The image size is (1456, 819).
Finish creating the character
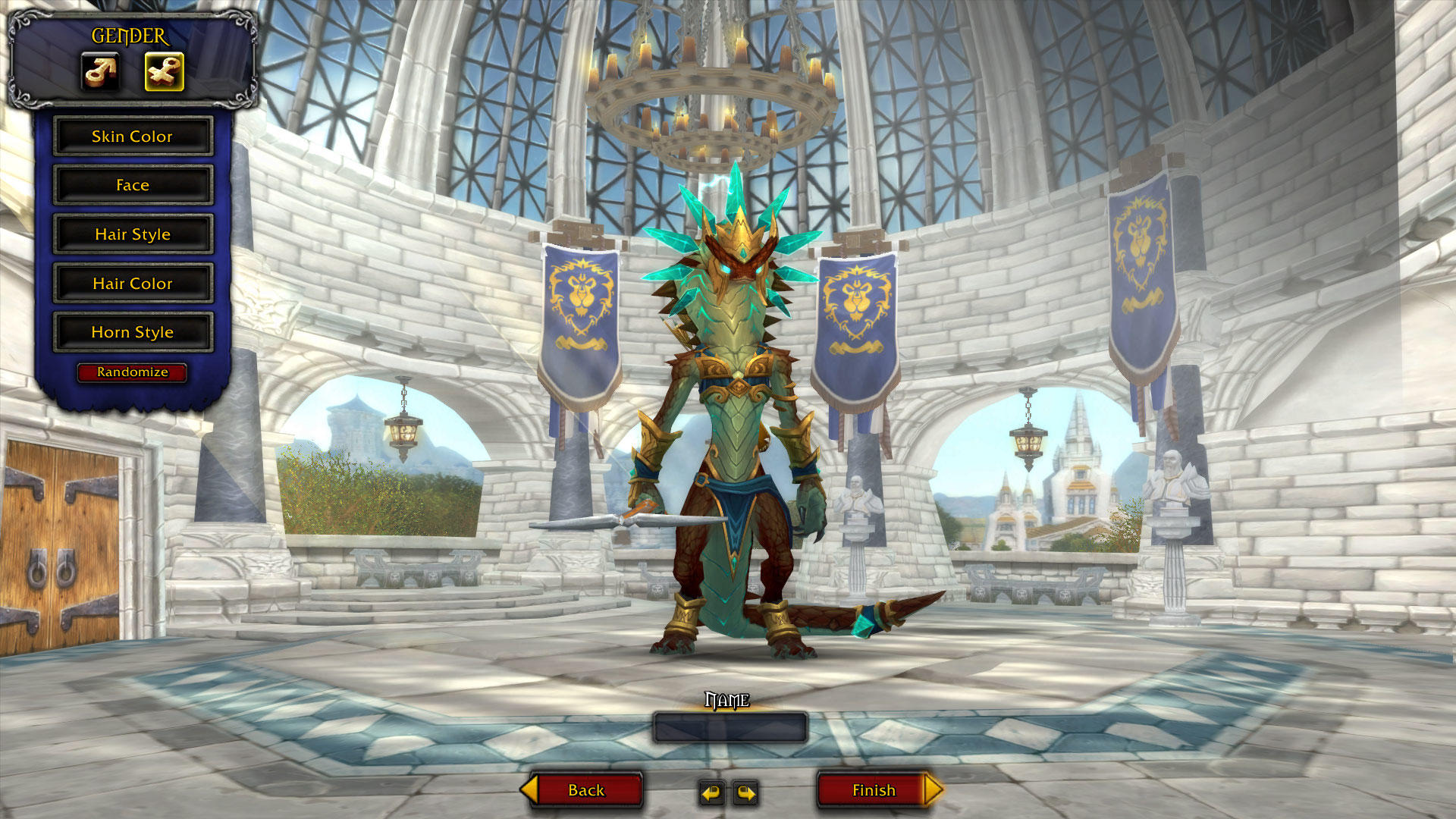(x=874, y=790)
